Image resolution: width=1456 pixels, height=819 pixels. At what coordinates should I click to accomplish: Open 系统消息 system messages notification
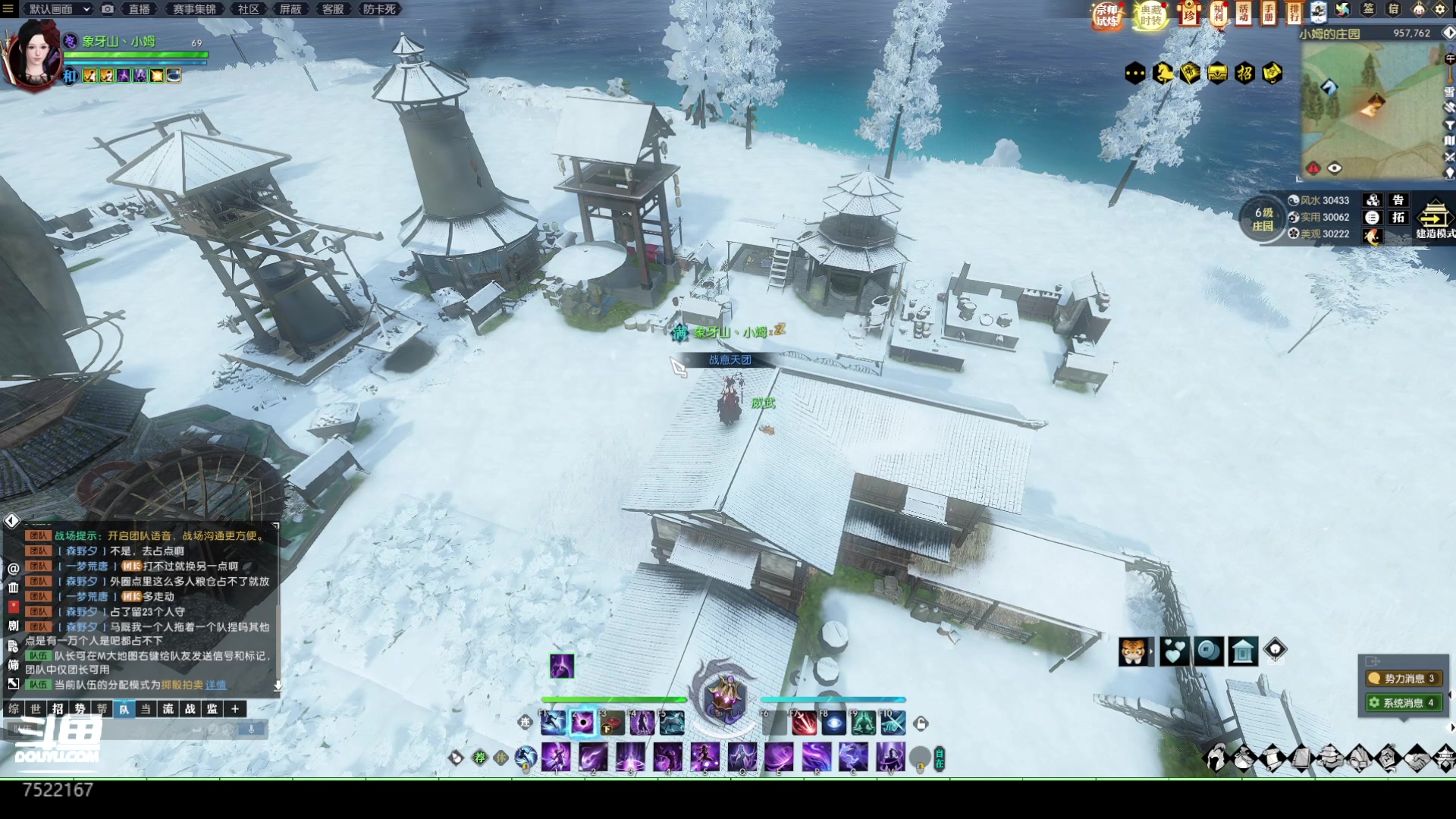[x=1402, y=703]
